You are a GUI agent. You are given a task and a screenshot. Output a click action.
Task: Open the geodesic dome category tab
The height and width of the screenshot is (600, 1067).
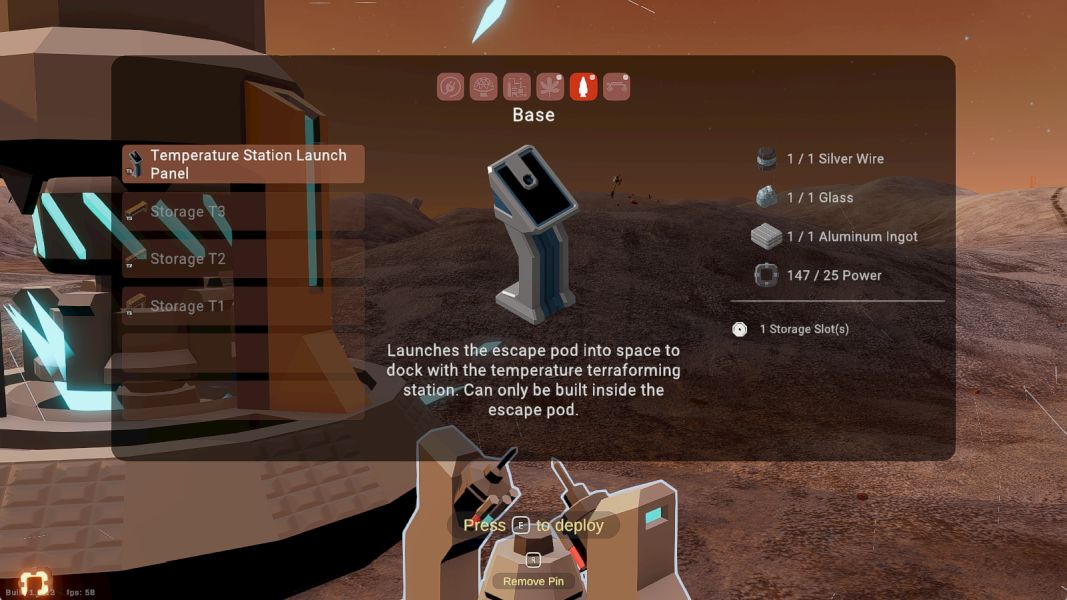(484, 87)
